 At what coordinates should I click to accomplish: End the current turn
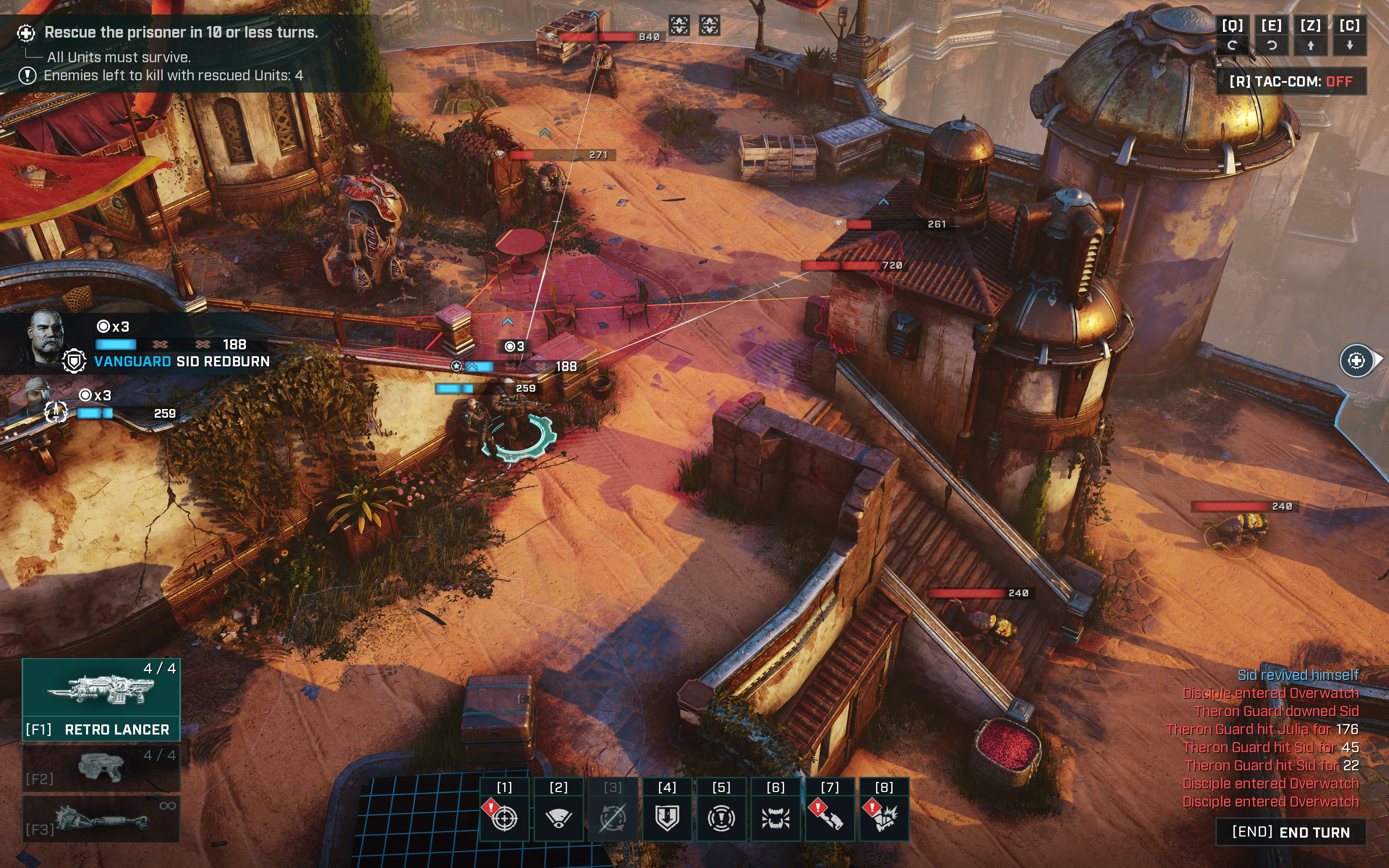point(1290,832)
